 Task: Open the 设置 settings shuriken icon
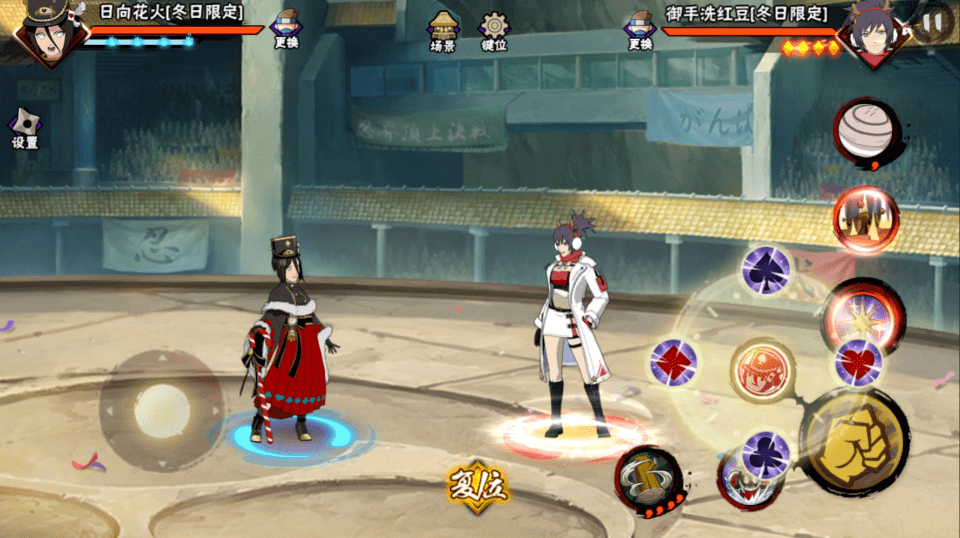[25, 127]
